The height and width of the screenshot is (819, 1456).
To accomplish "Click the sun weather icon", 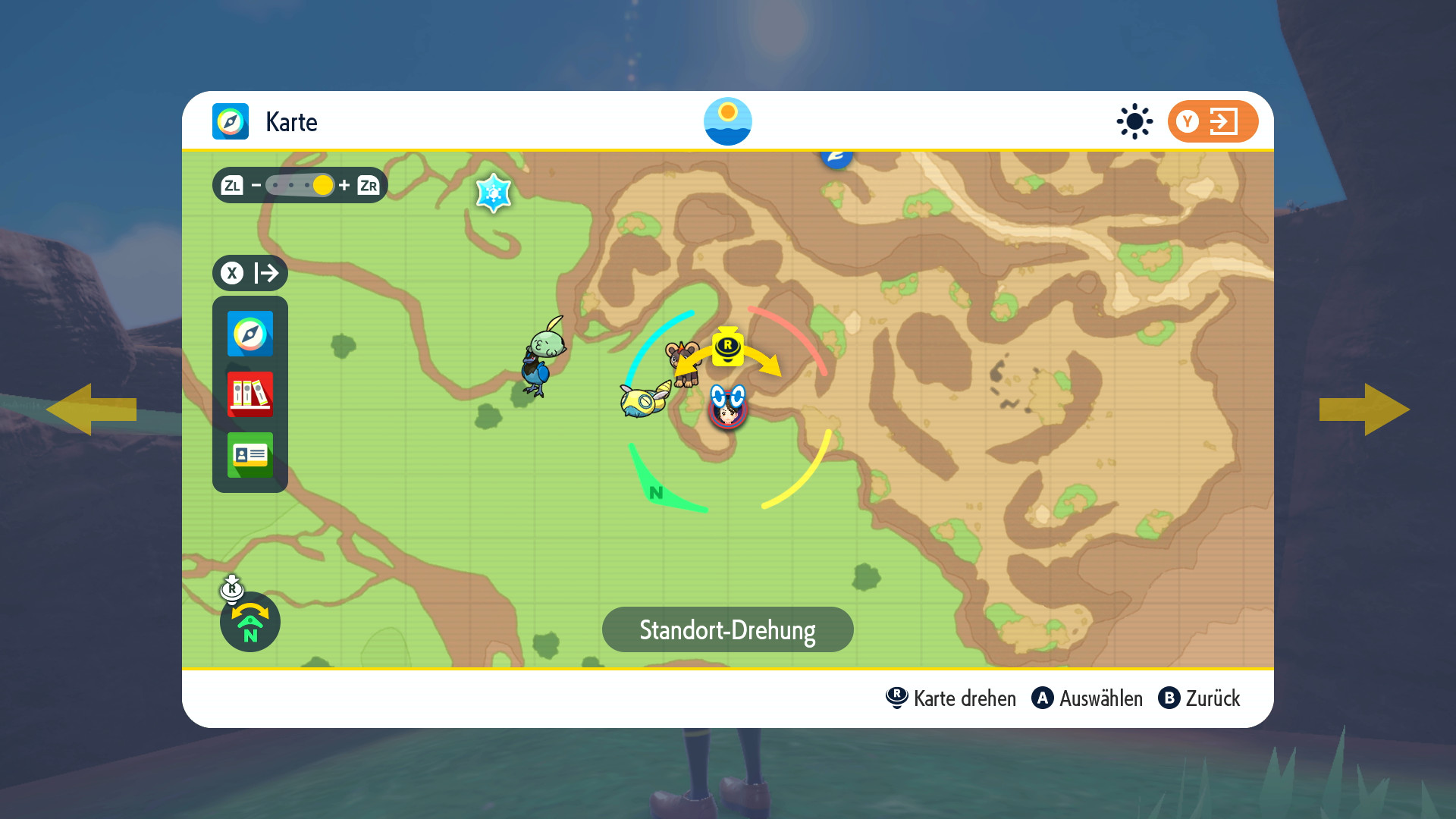I will [1134, 121].
